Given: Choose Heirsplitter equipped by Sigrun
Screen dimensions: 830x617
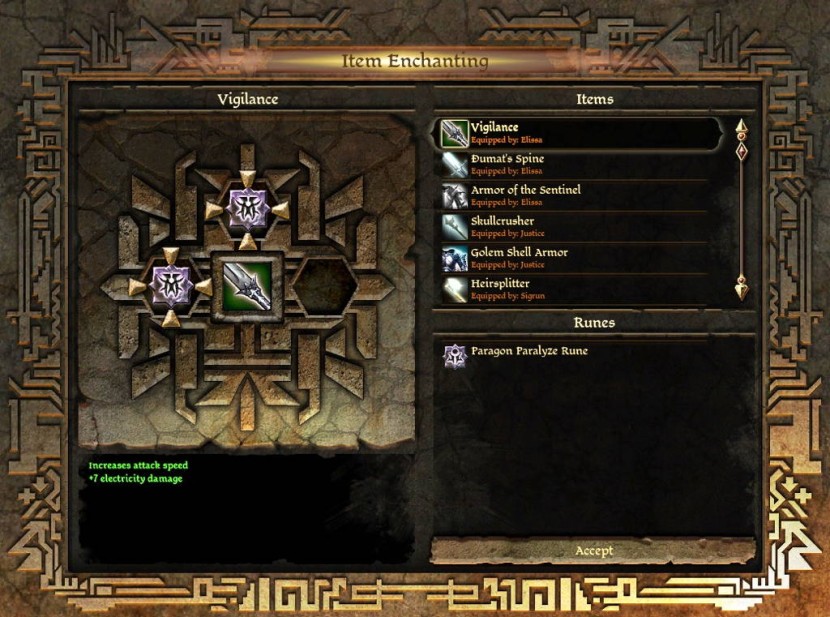Looking at the screenshot, I should (580, 289).
